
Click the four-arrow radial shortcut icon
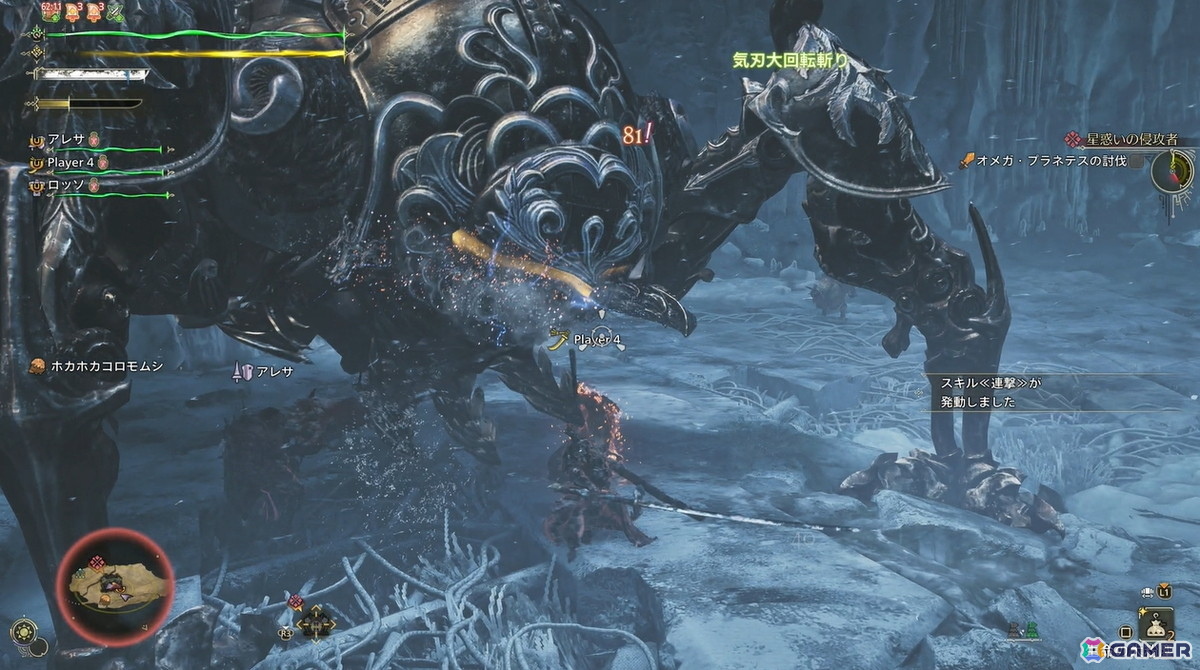click(314, 622)
